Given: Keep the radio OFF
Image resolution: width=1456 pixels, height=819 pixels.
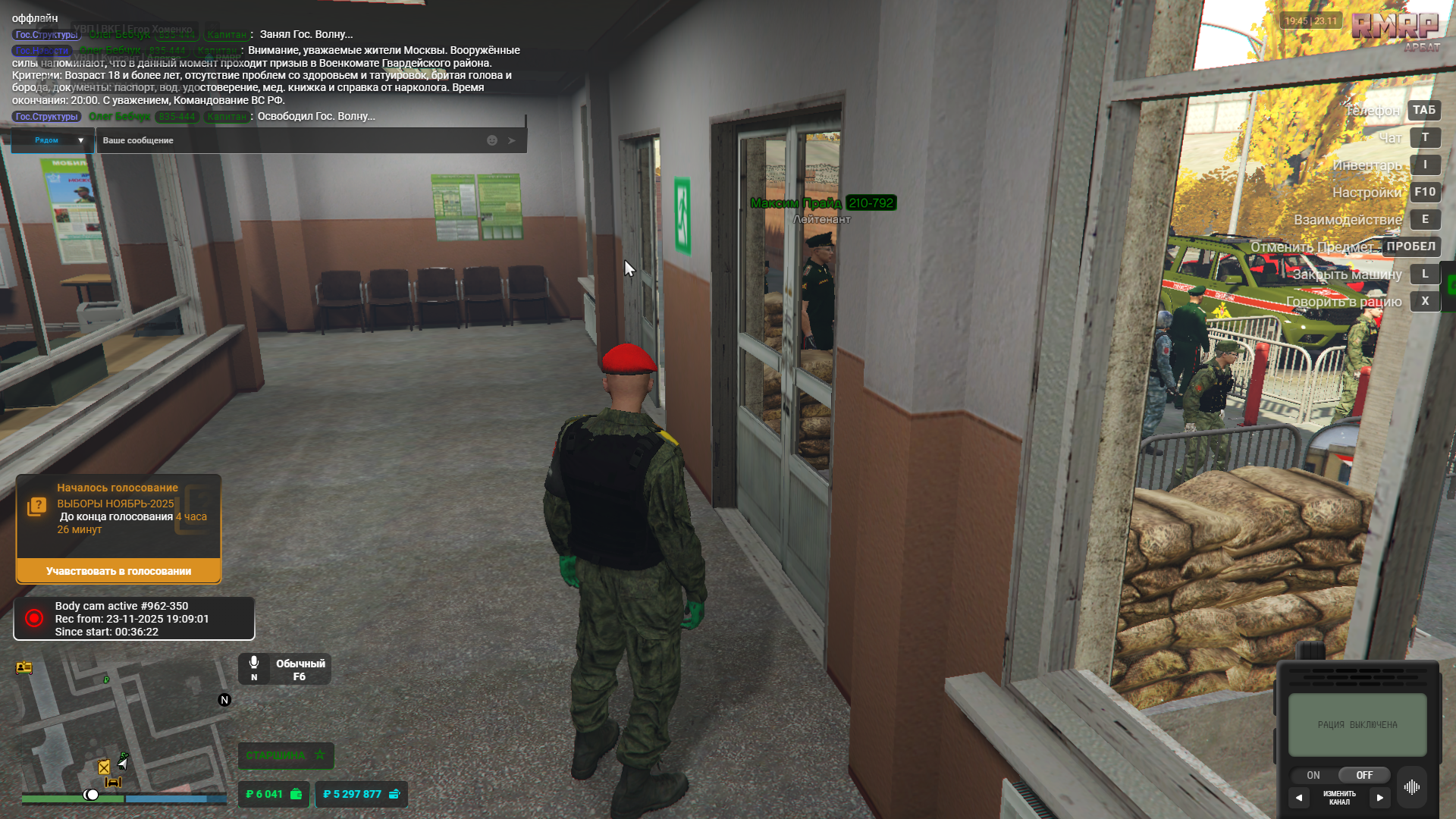Looking at the screenshot, I should click(x=1363, y=775).
